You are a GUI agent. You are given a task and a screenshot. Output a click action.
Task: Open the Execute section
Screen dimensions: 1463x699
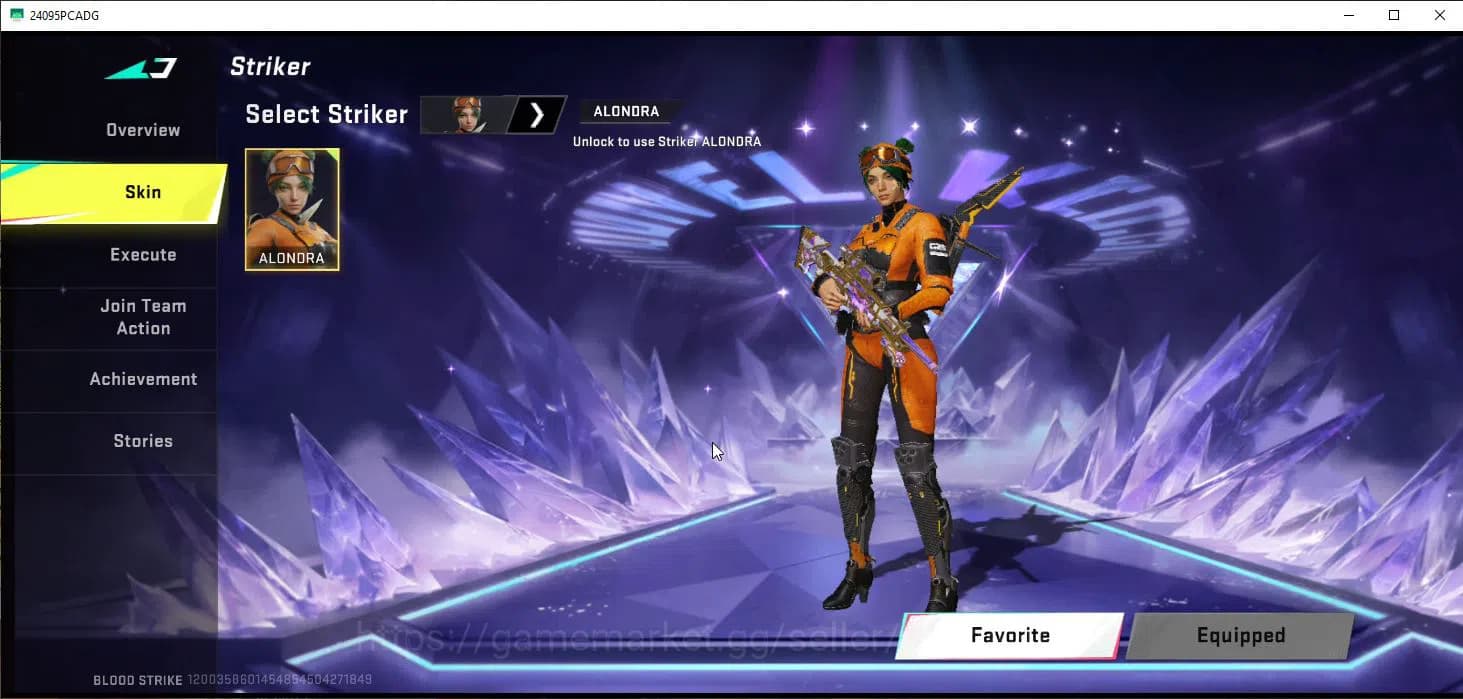tap(143, 255)
